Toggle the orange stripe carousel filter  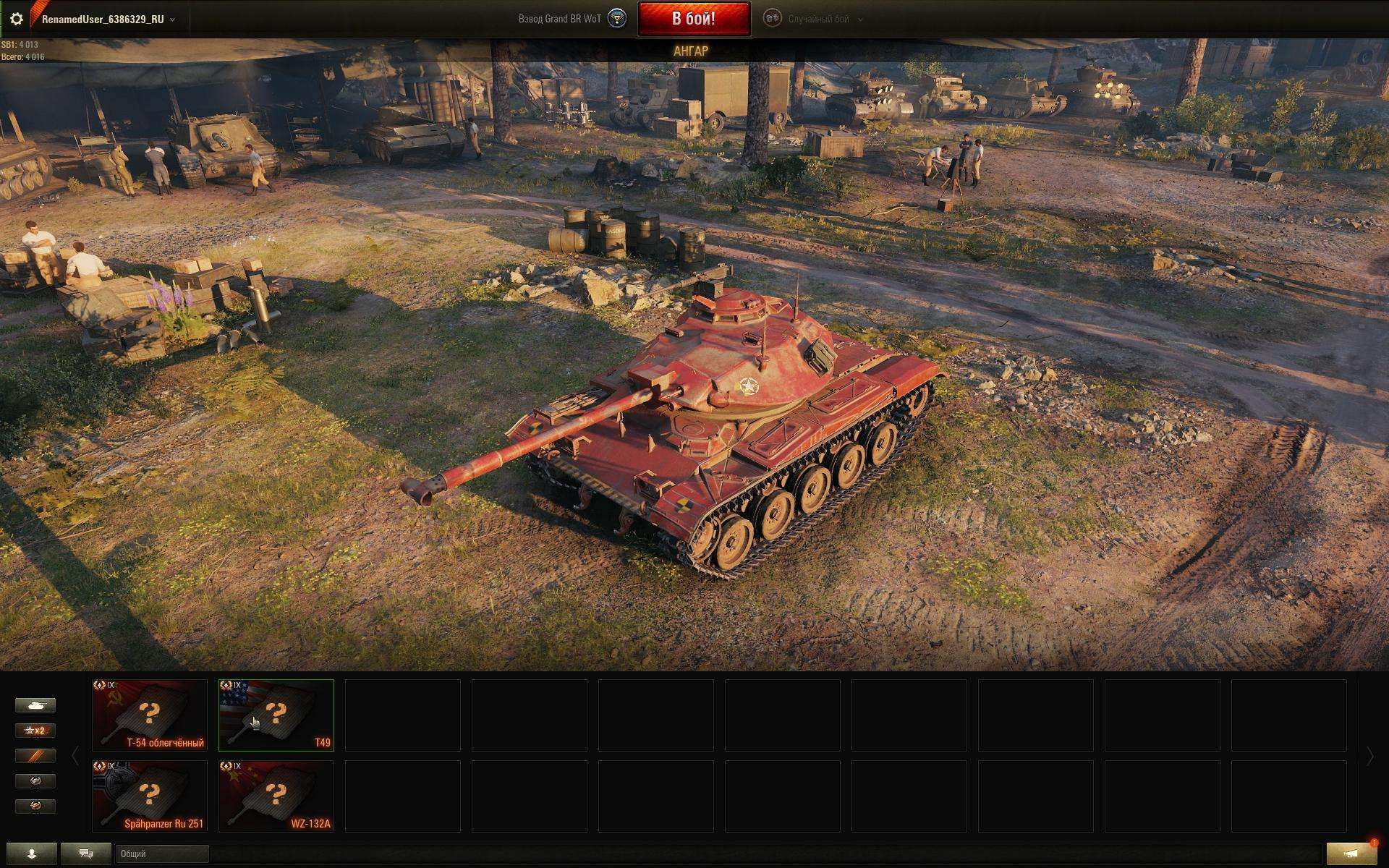[35, 756]
